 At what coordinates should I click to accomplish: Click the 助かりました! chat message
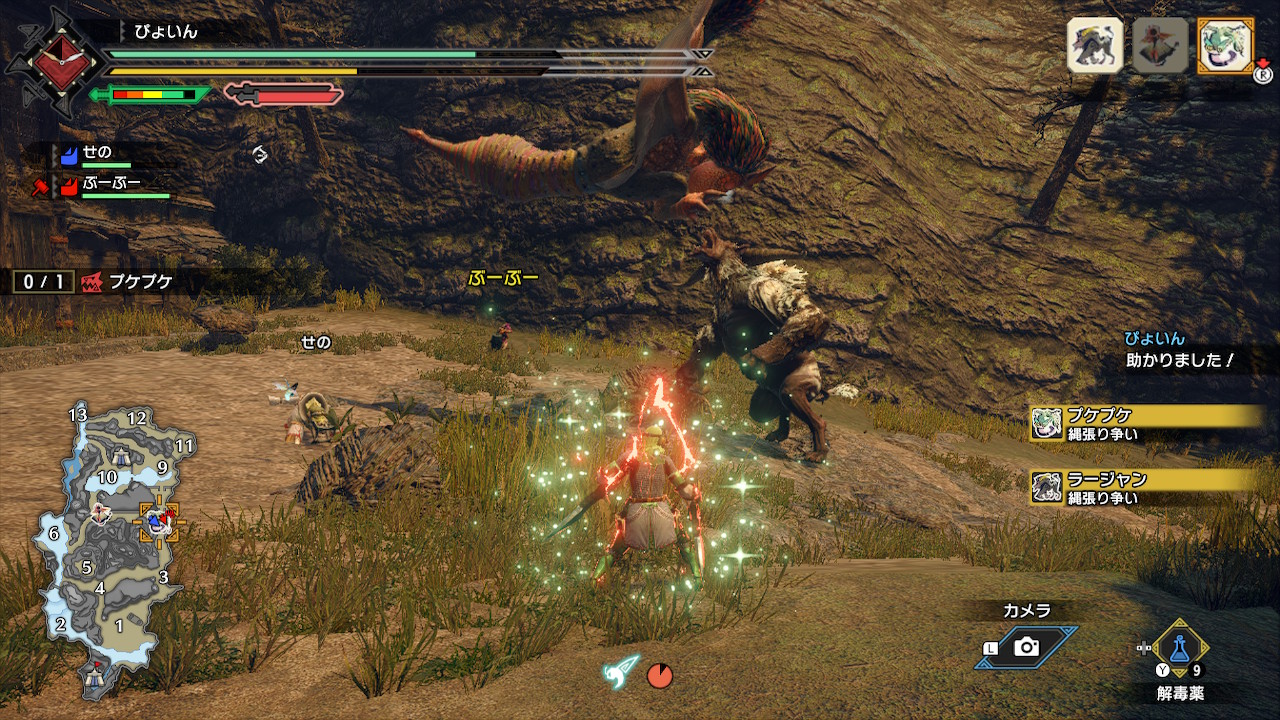coord(1180,360)
